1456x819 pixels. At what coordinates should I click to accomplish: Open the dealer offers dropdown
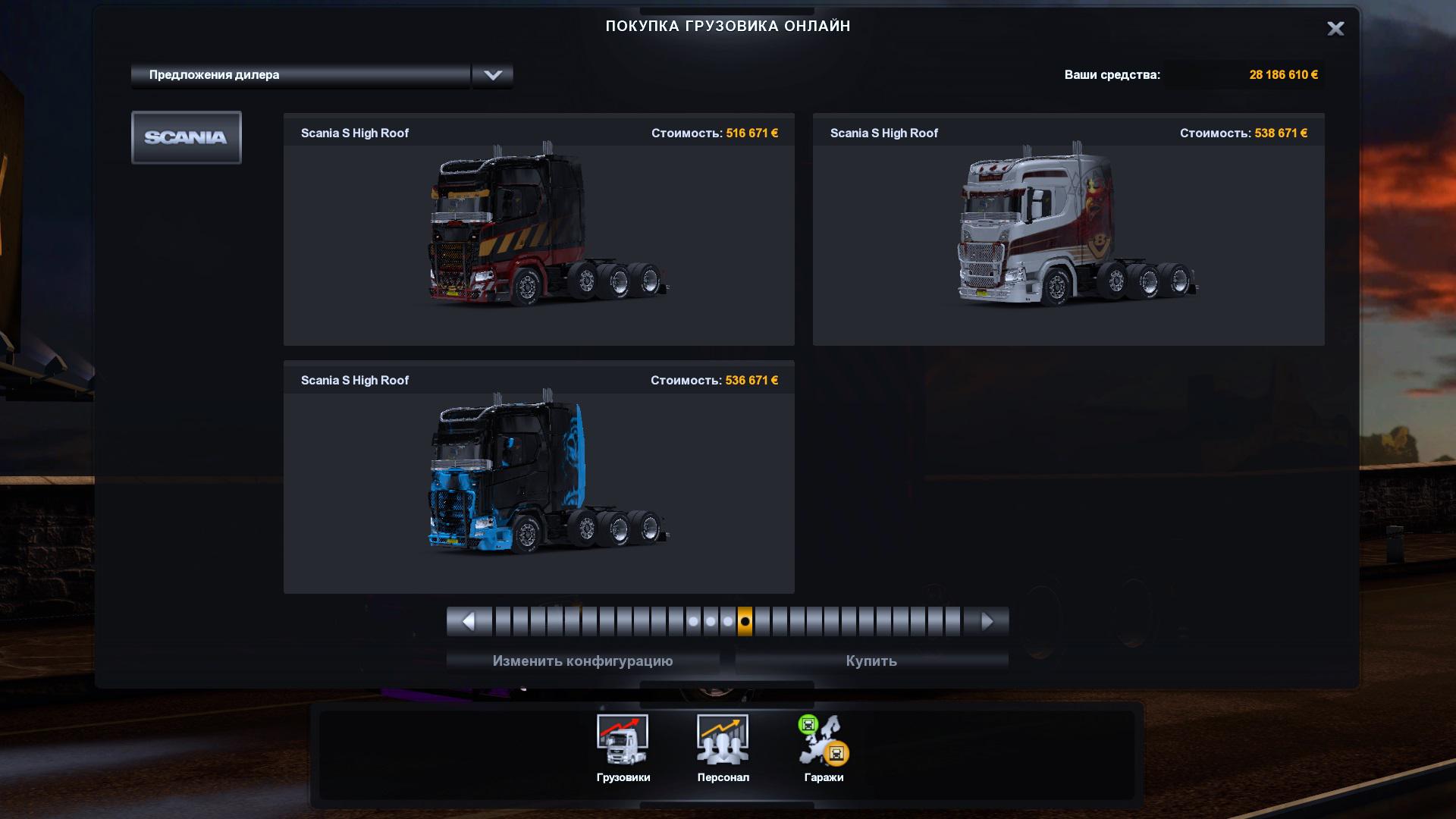[x=492, y=75]
